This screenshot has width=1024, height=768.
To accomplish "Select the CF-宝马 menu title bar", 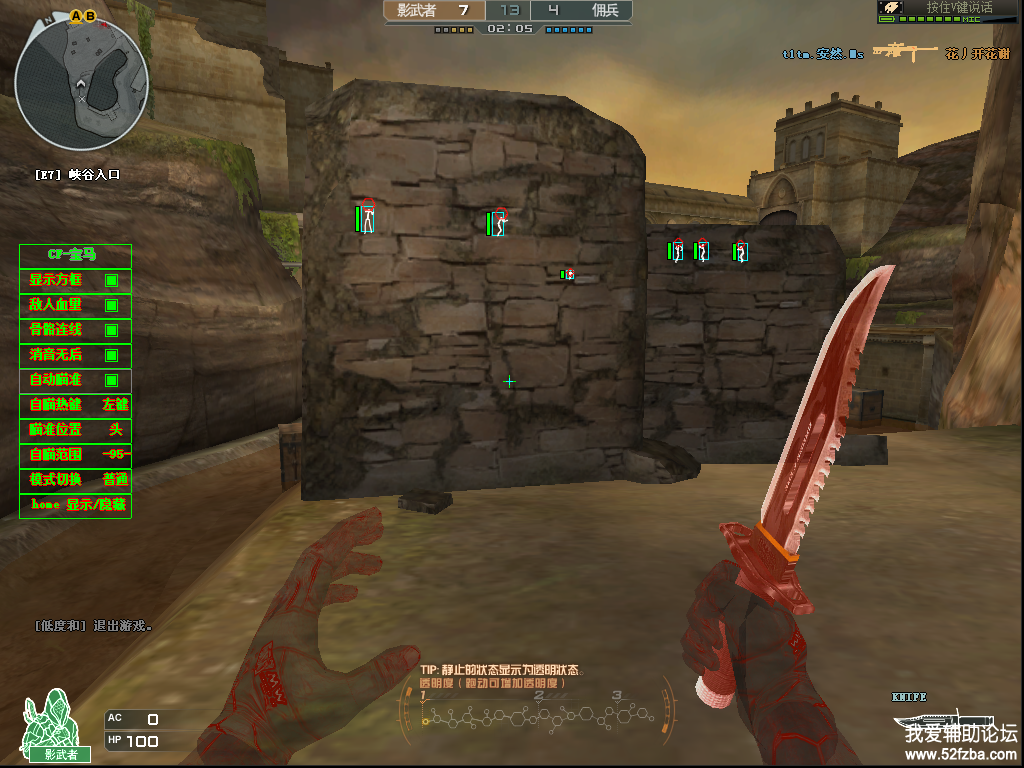I will tap(76, 255).
